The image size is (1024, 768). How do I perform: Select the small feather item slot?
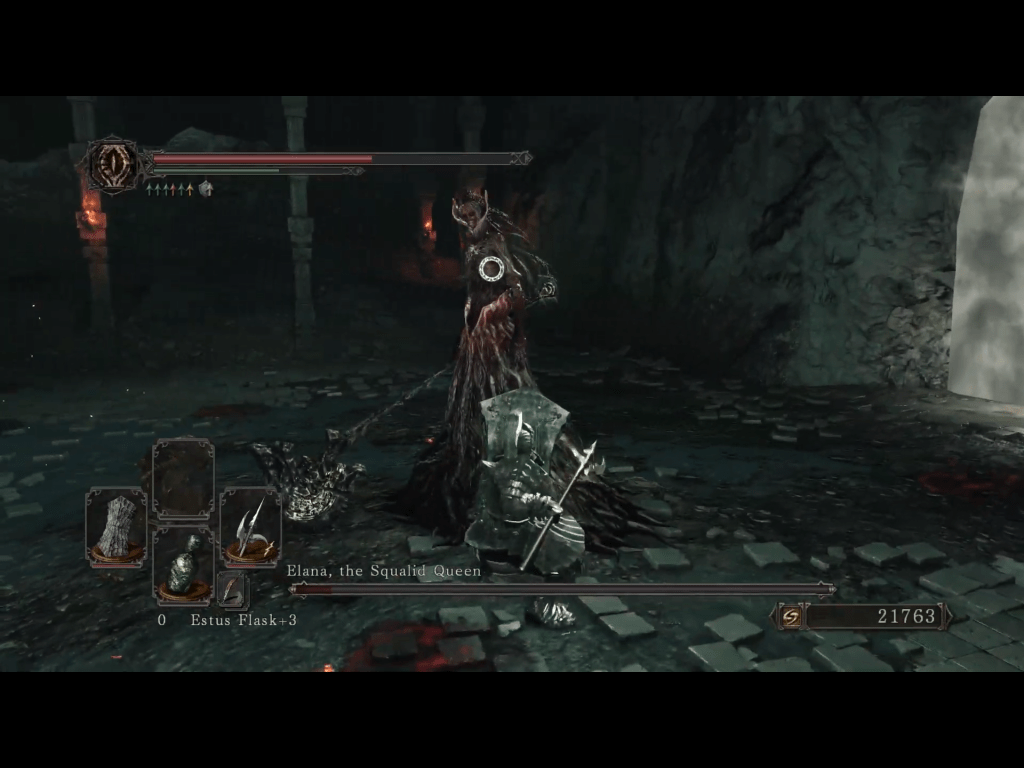(232, 589)
